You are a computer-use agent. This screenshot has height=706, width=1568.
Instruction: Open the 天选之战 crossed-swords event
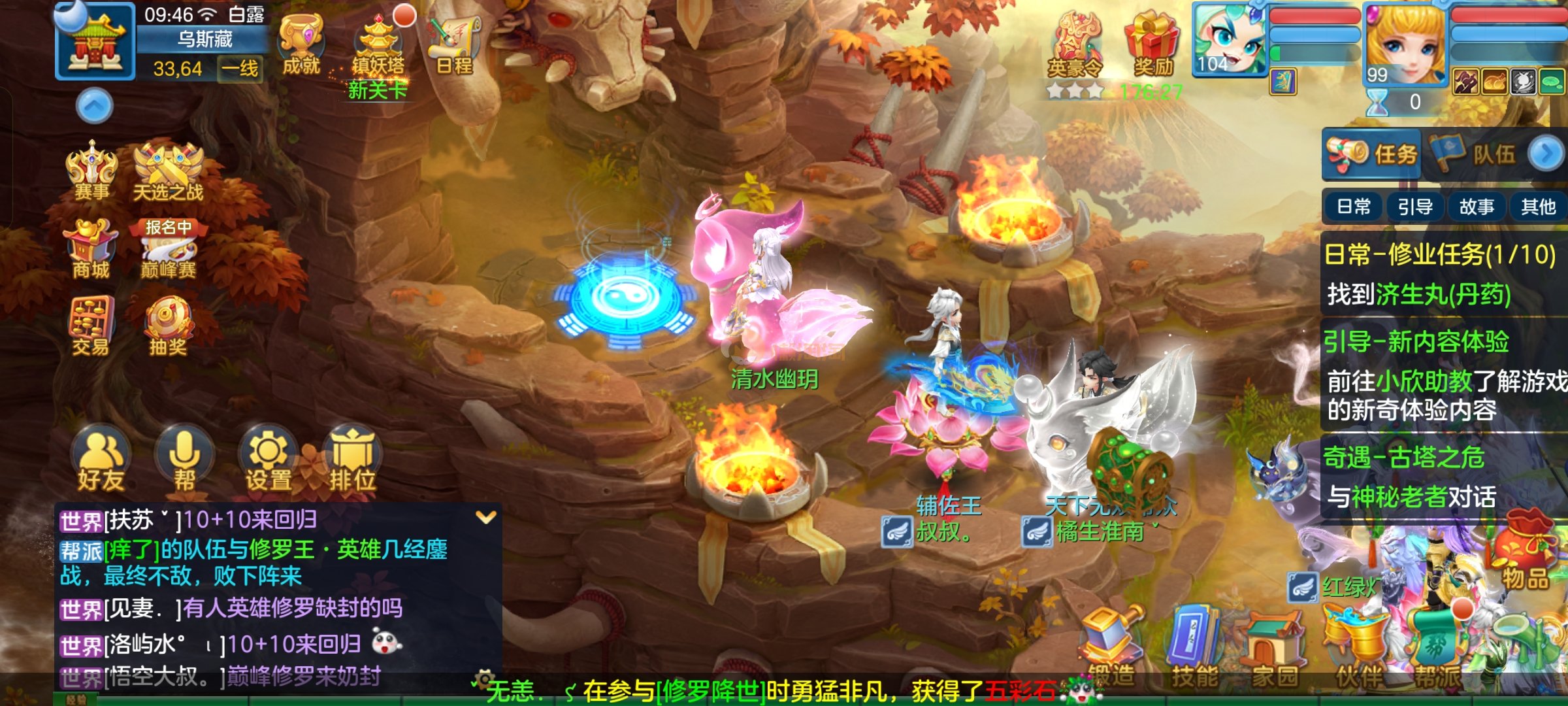[168, 171]
